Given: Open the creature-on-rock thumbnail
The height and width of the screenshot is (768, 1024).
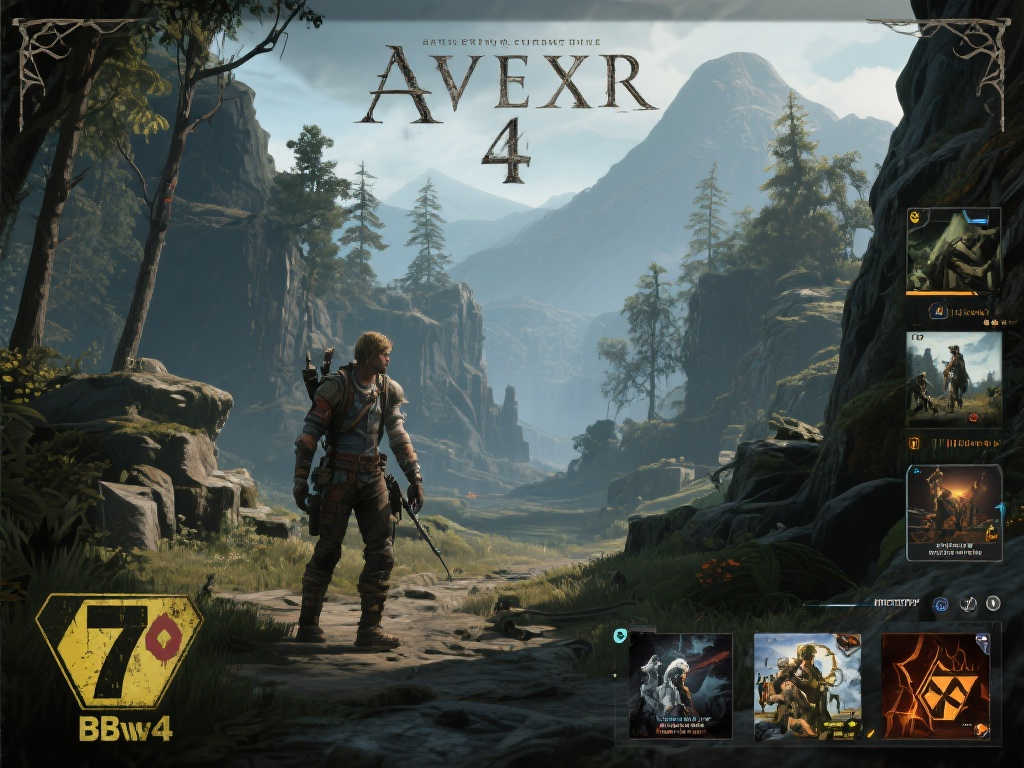Looking at the screenshot, I should (953, 250).
